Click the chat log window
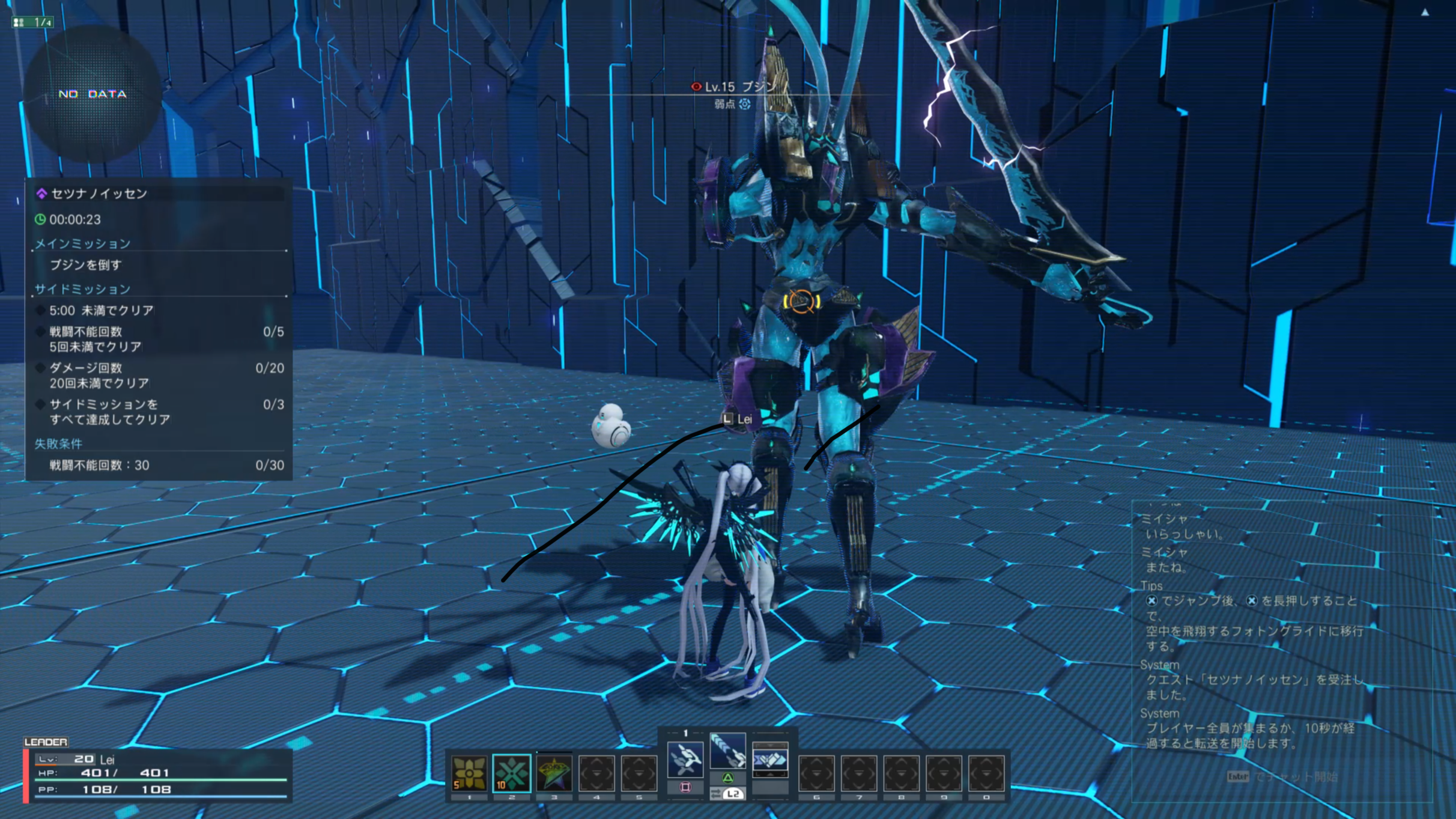This screenshot has height=819, width=1456. pos(1281,649)
